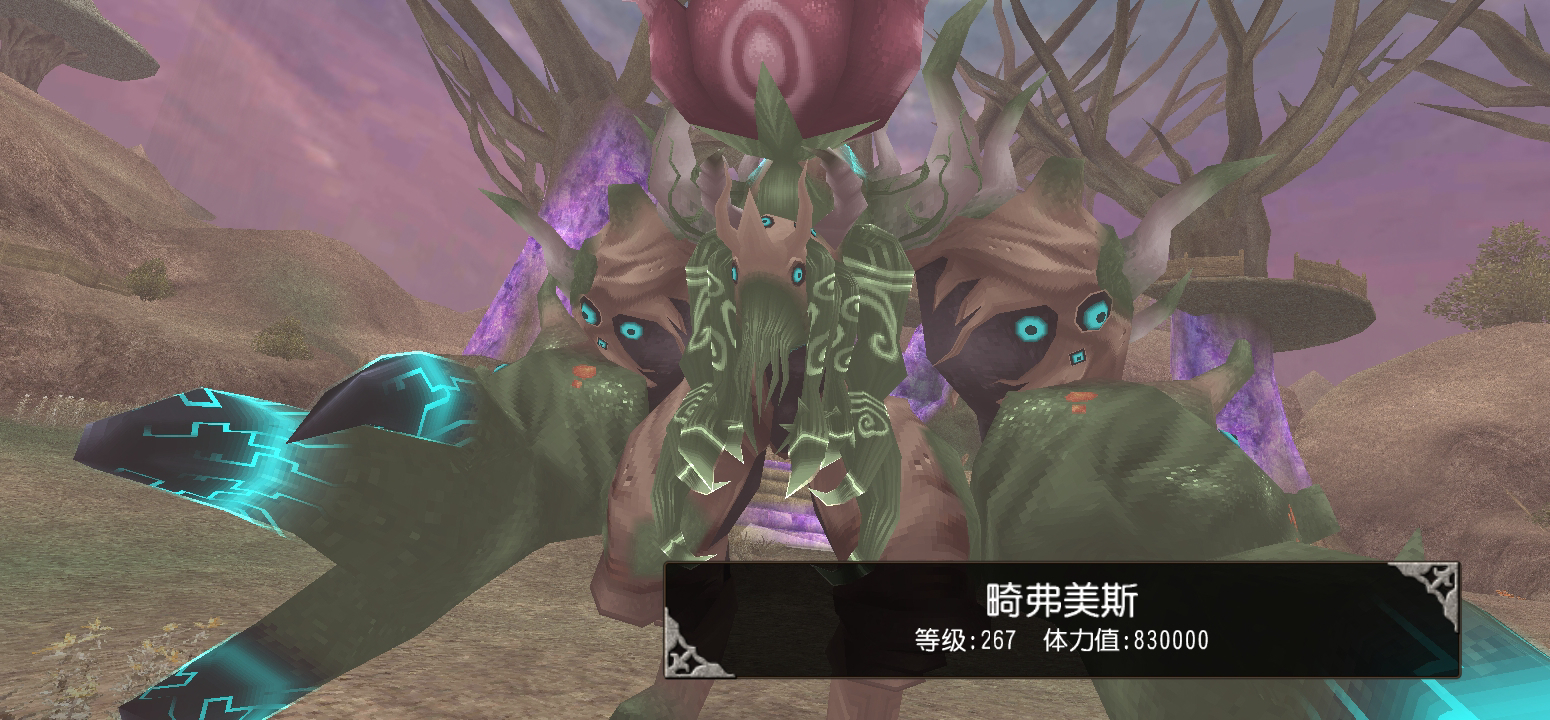Click the small gem on the right head's cheek
Screen dimensions: 1550x720
coord(1078,356)
